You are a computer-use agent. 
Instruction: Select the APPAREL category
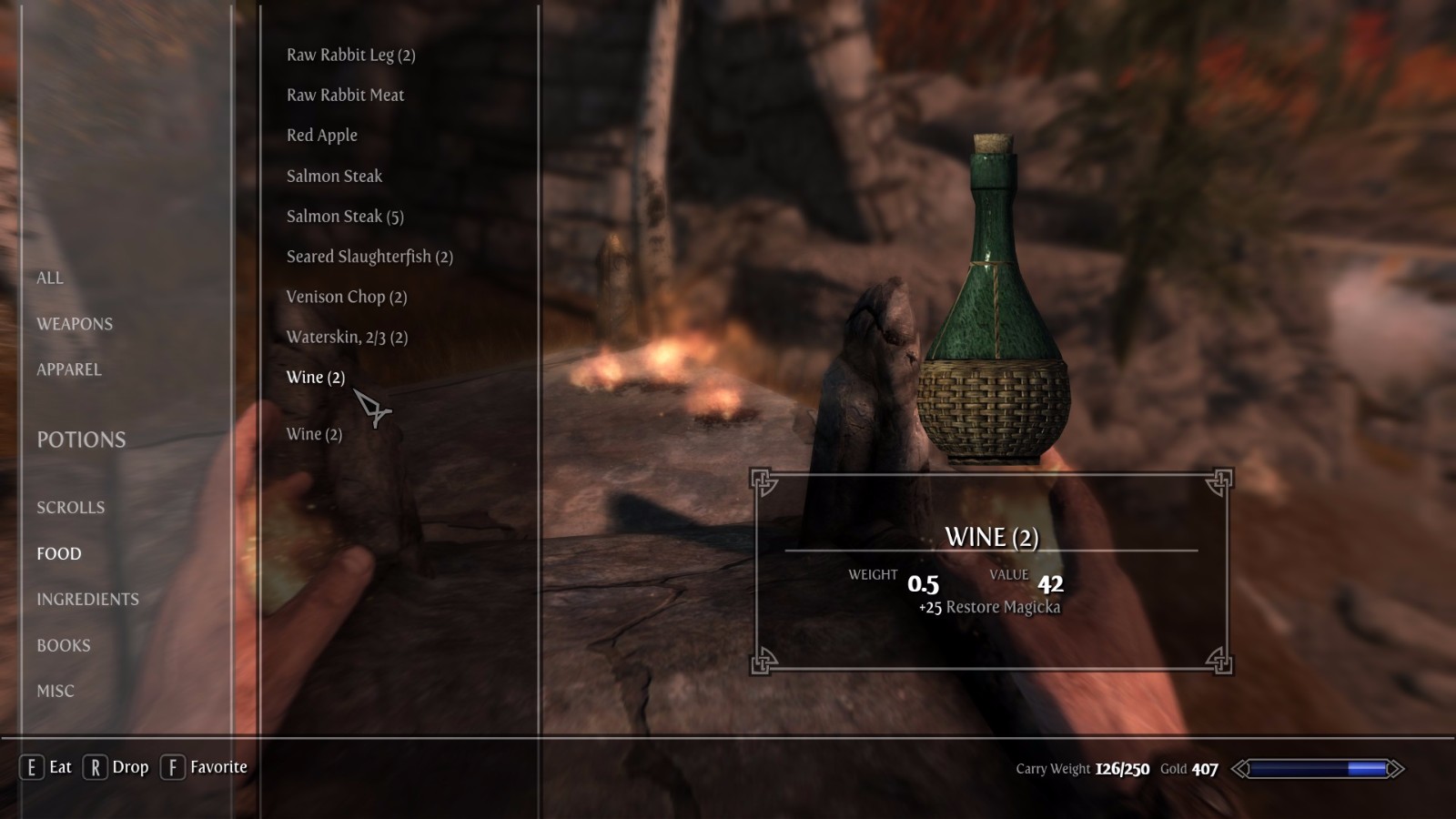(69, 369)
